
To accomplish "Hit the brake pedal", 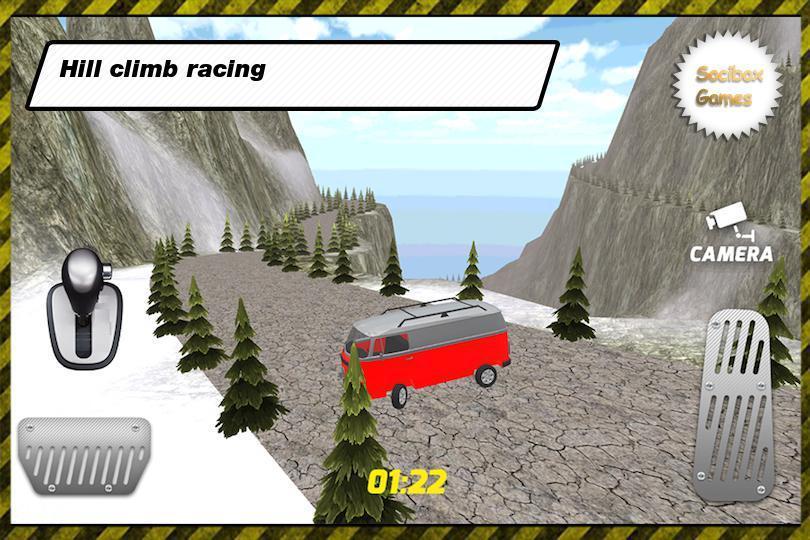I will 84,454.
